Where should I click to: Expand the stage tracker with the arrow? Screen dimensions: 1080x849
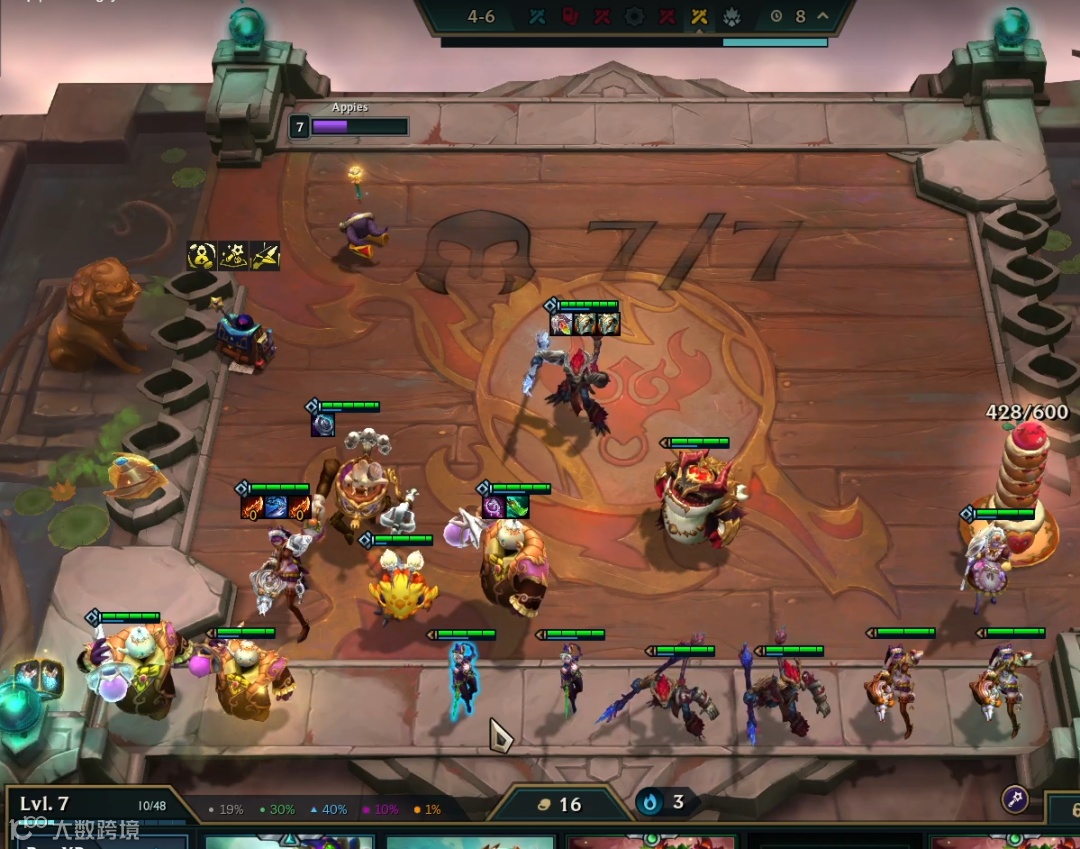[x=823, y=16]
